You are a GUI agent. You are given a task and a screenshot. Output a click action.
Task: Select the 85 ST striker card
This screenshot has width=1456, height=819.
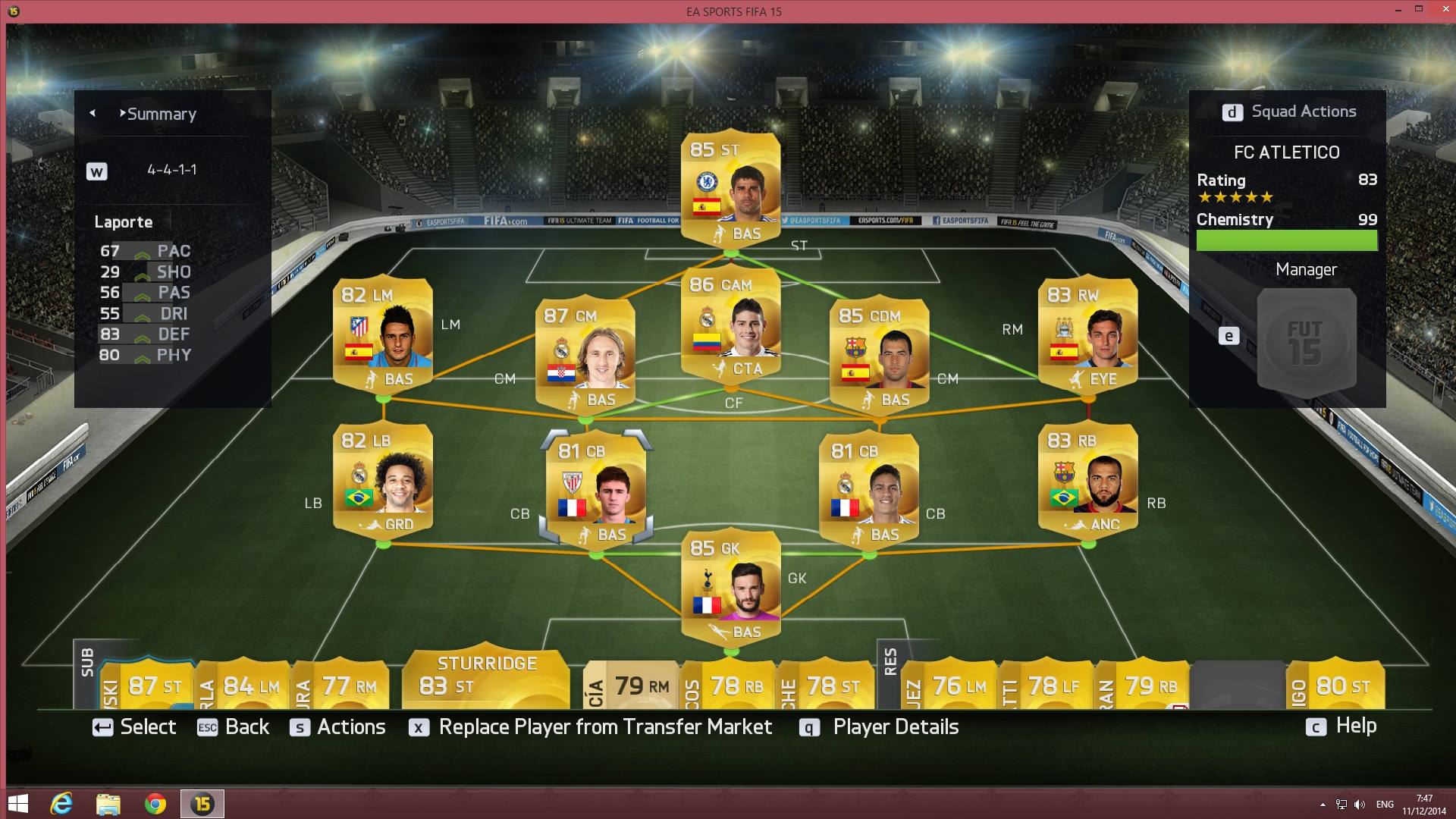coord(730,190)
